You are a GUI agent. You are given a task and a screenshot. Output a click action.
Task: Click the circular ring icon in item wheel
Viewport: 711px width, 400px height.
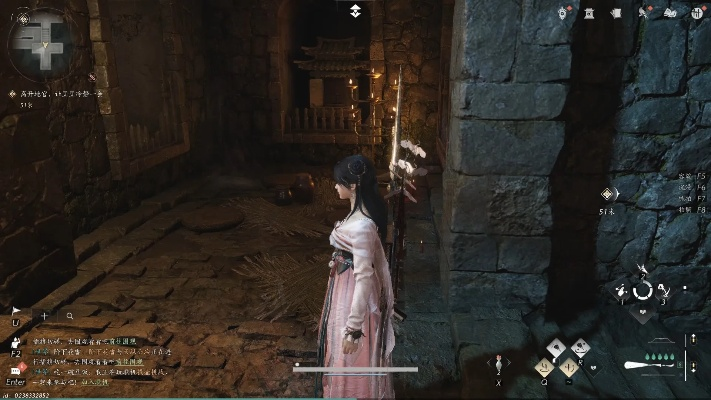point(643,290)
